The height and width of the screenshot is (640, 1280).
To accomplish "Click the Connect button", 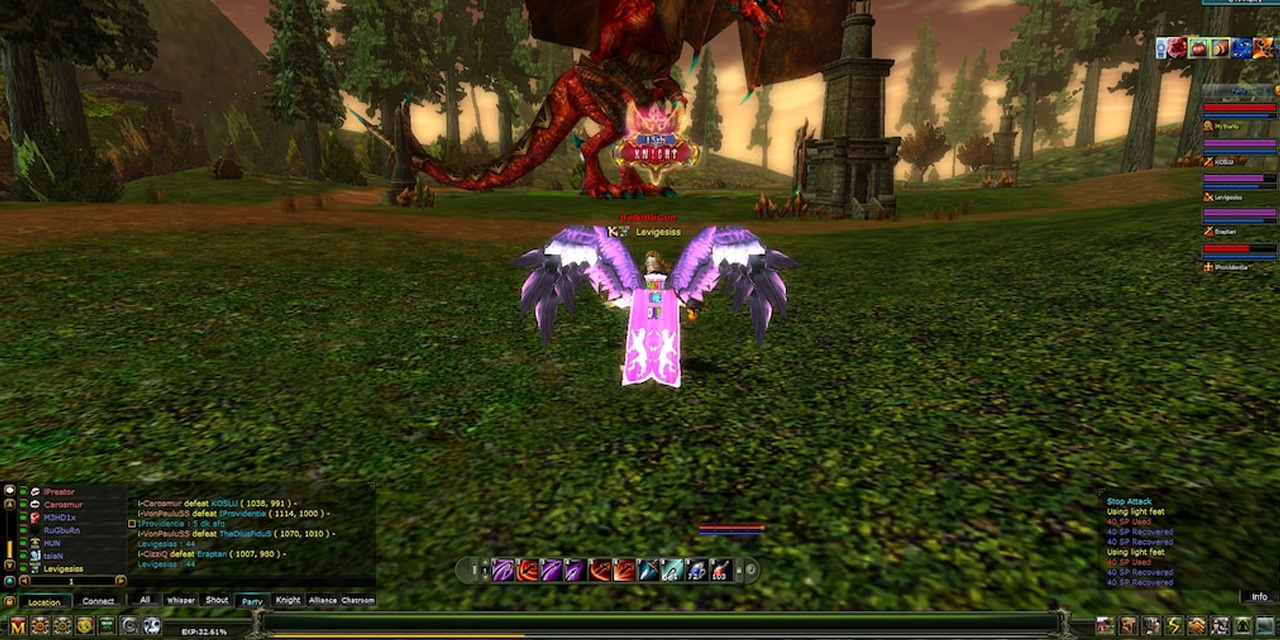I will pyautogui.click(x=98, y=602).
